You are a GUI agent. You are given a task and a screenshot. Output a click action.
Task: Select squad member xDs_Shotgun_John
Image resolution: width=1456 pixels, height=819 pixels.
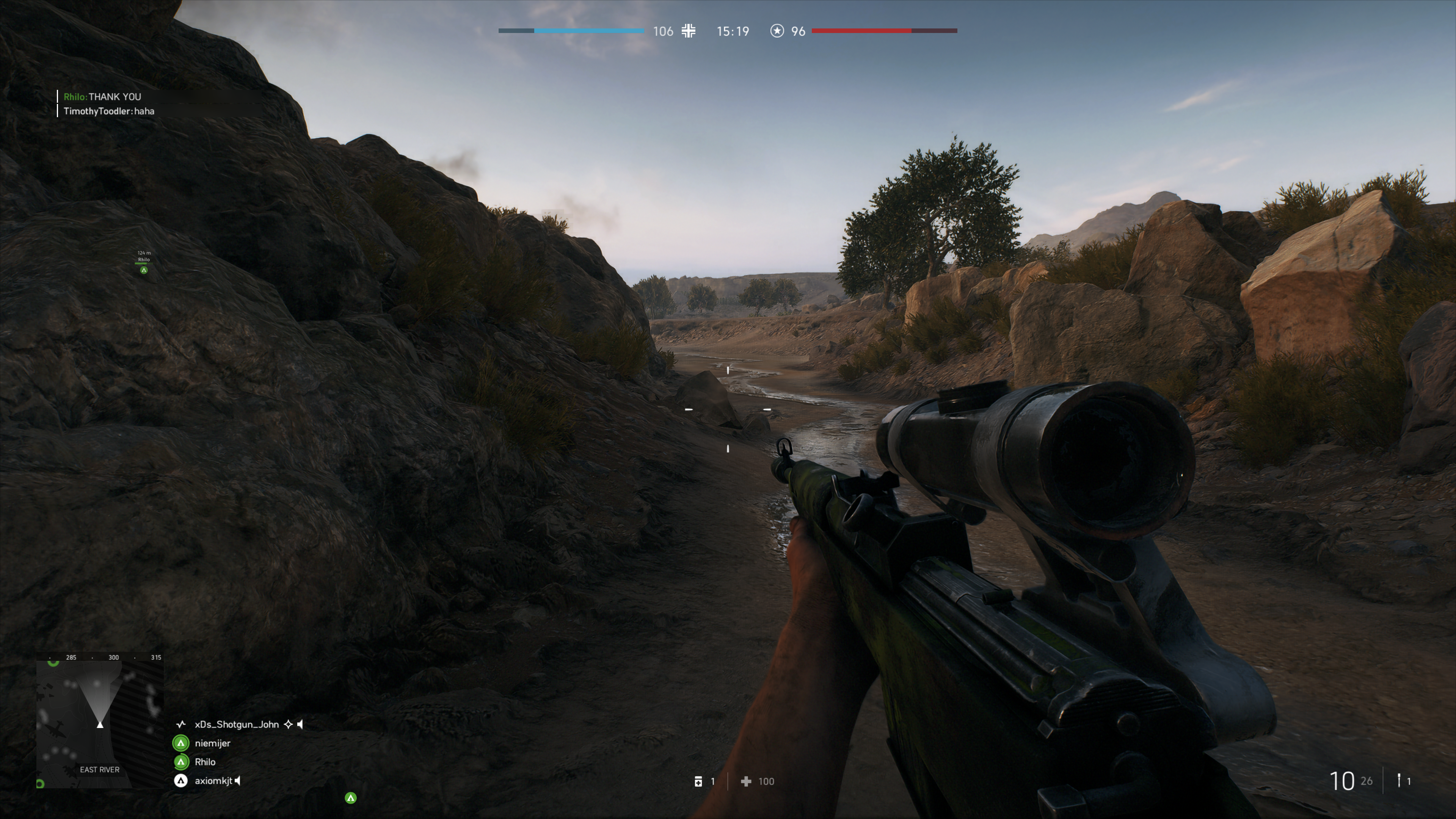pos(236,724)
